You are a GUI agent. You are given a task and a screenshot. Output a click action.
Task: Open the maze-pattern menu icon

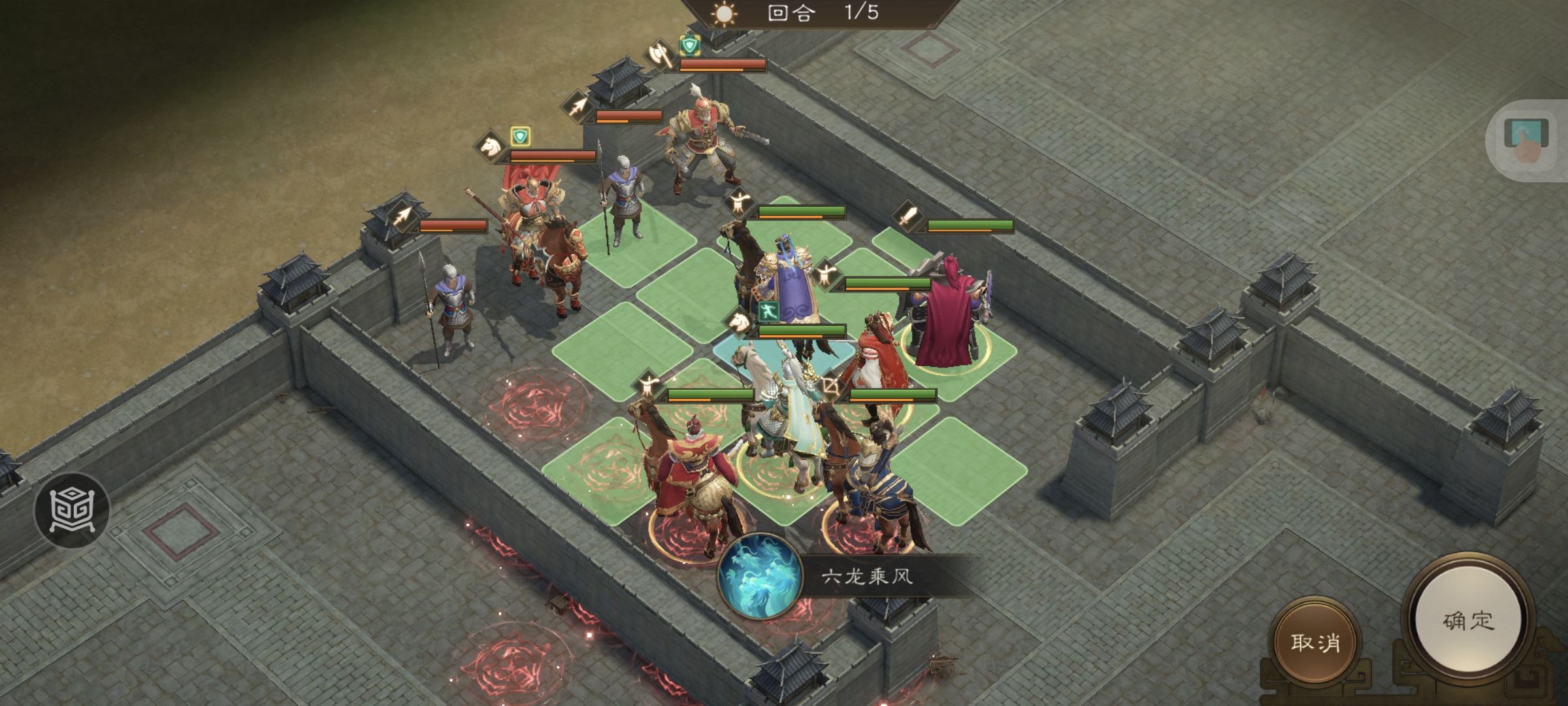pos(72,509)
